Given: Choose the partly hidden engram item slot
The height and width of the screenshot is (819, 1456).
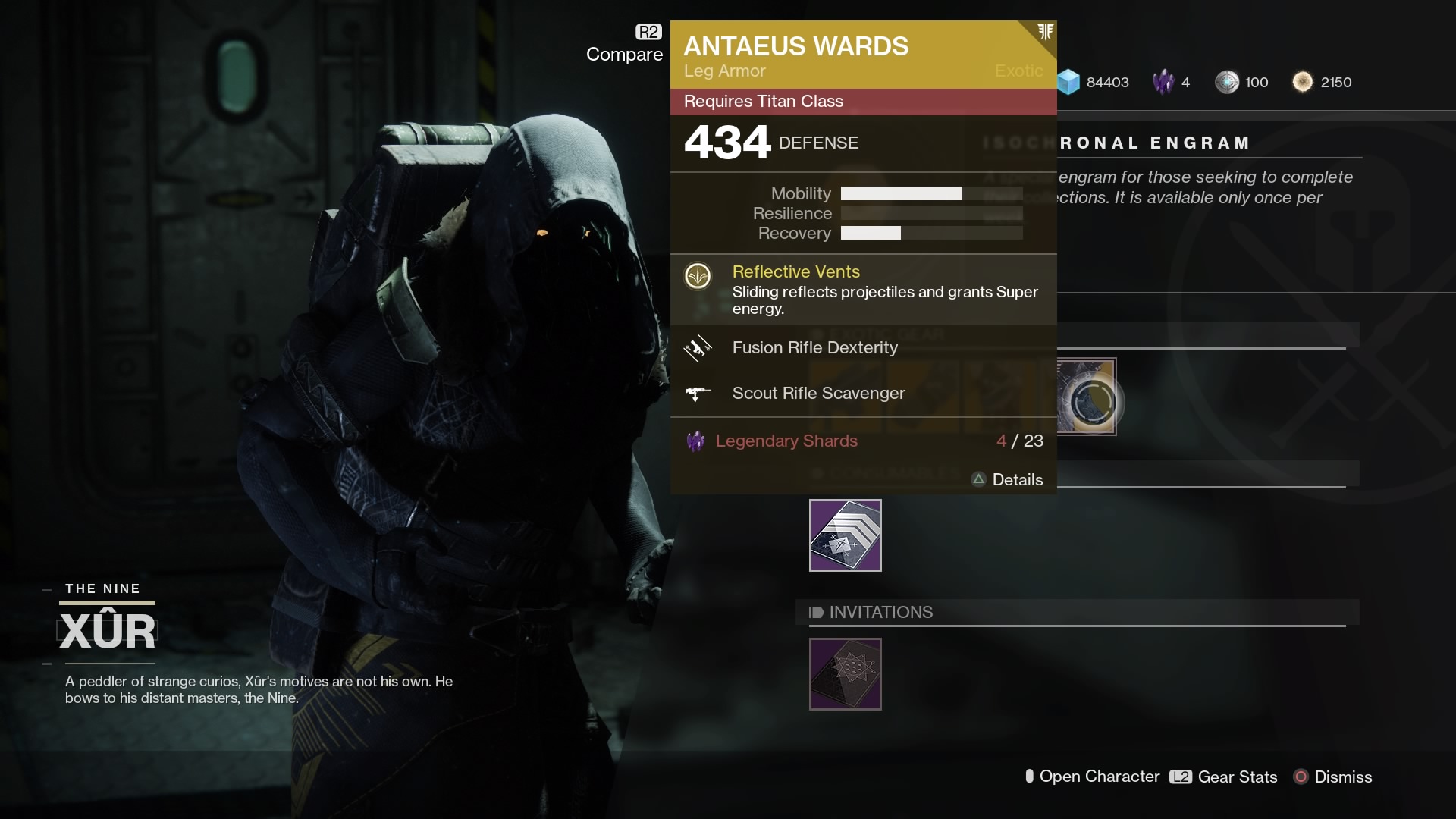Looking at the screenshot, I should tap(1087, 397).
